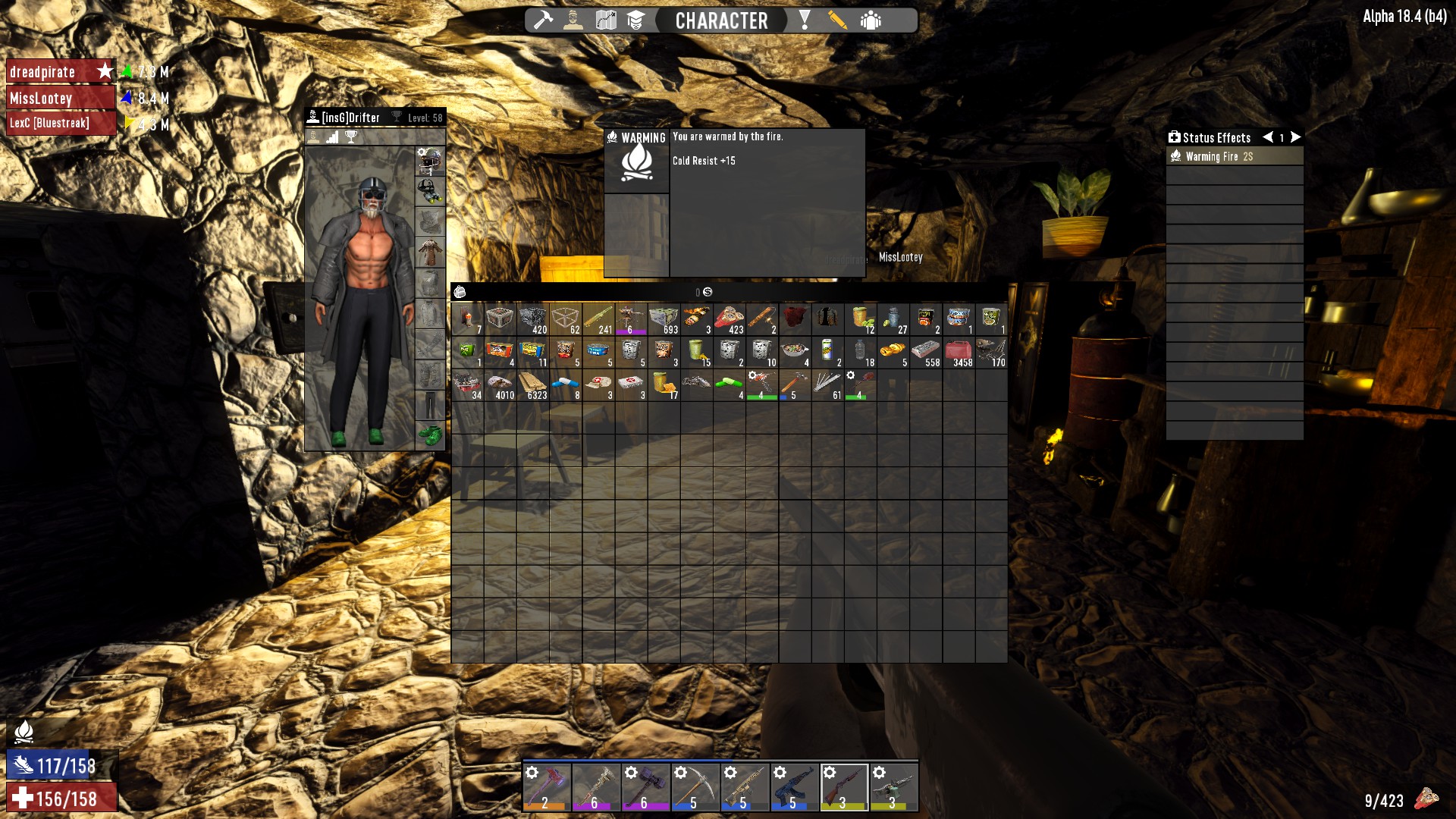Show the quests exclamation mark tab
Screen dimensions: 1456x819
(x=805, y=20)
